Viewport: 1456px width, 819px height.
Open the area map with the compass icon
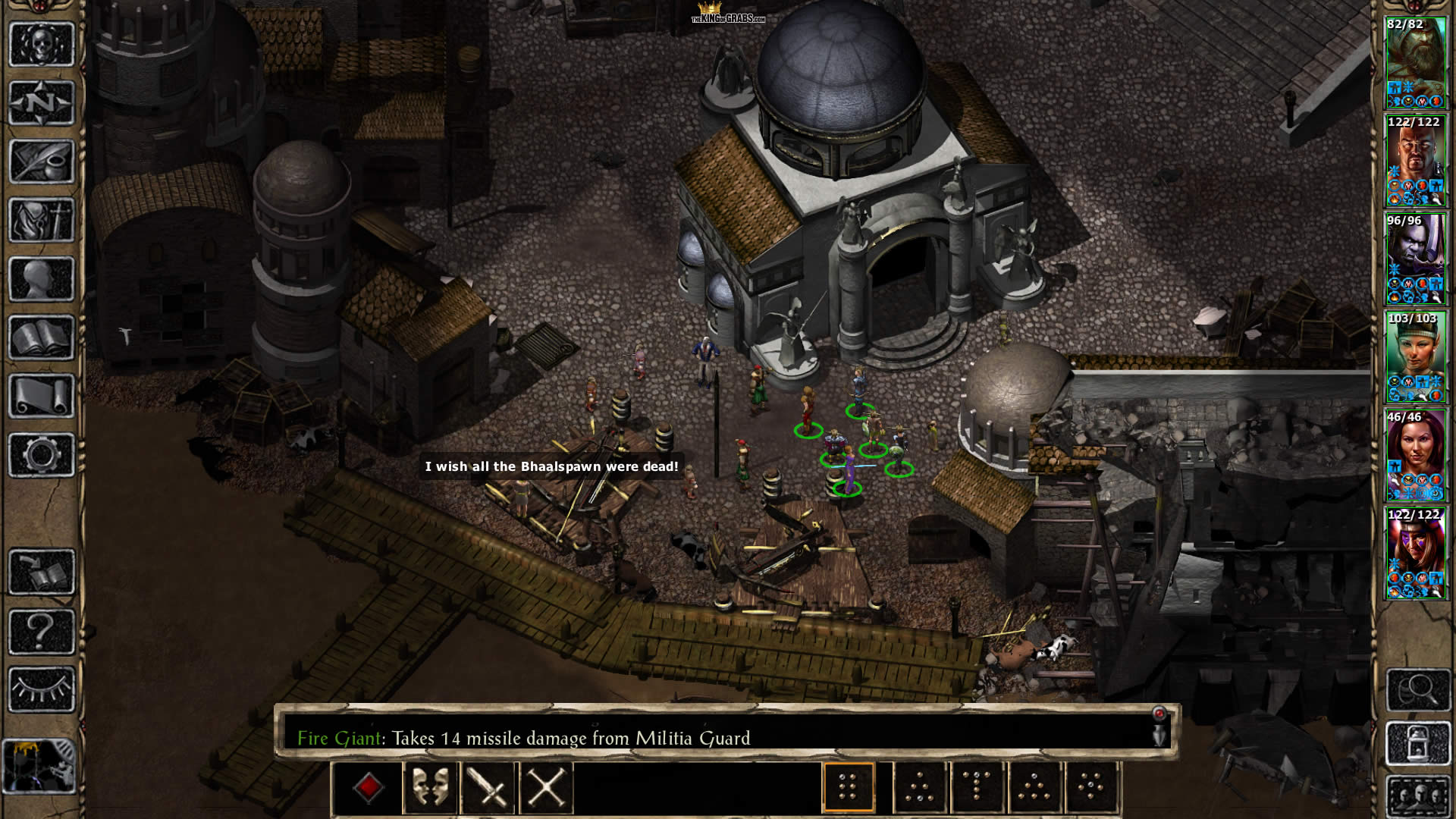coord(41,103)
